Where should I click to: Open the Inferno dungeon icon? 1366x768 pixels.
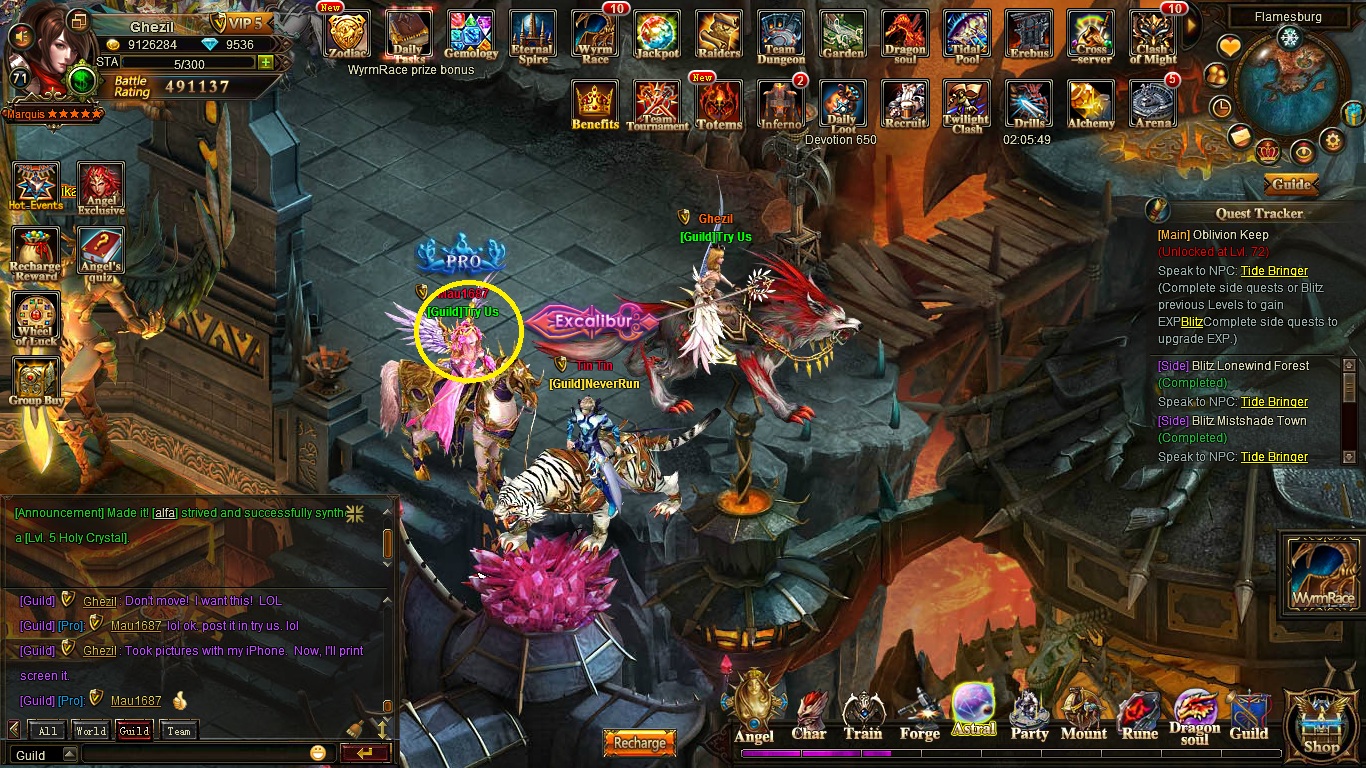pos(781,104)
